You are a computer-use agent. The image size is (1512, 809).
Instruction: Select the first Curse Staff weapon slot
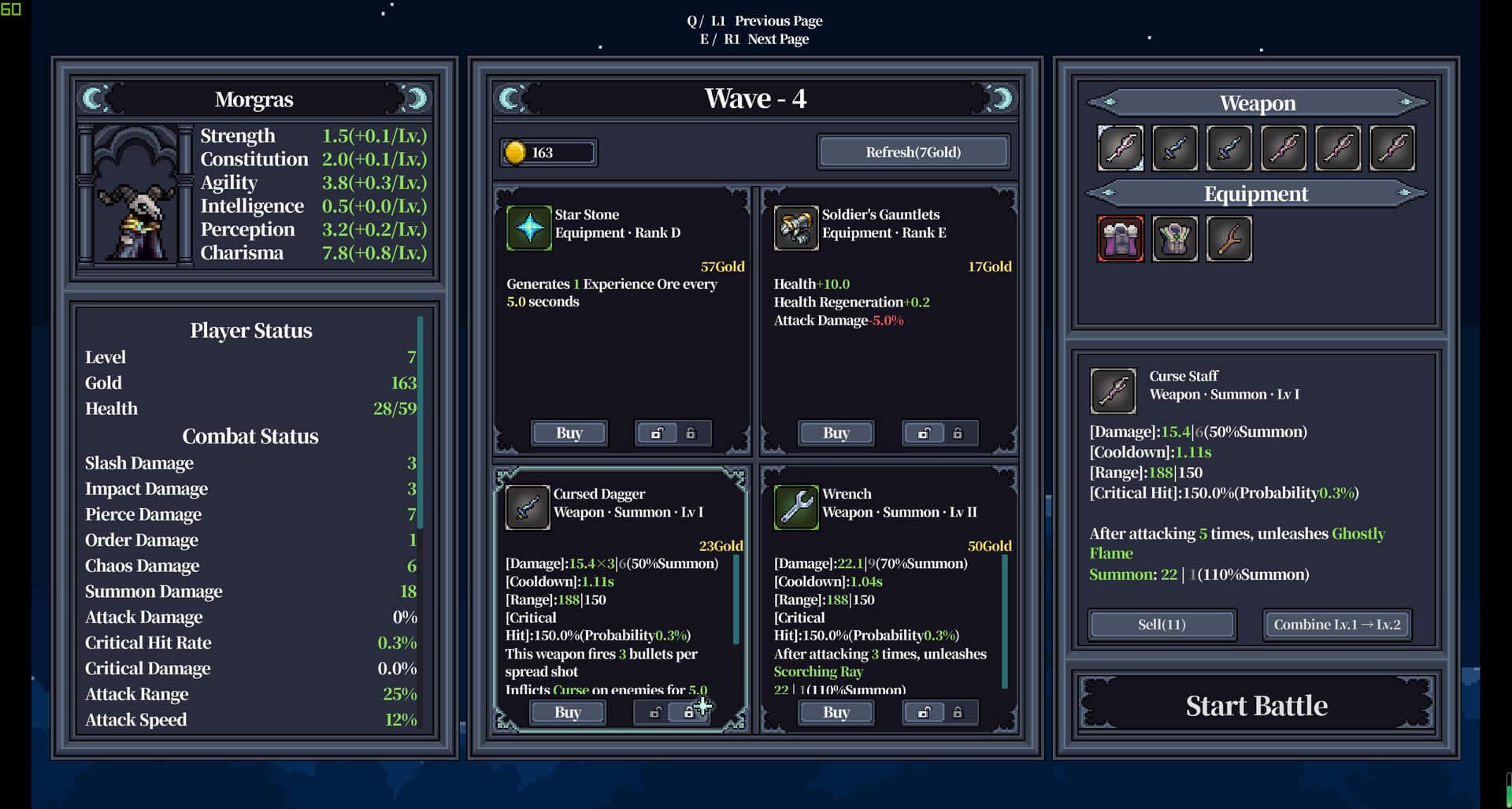coord(1121,148)
